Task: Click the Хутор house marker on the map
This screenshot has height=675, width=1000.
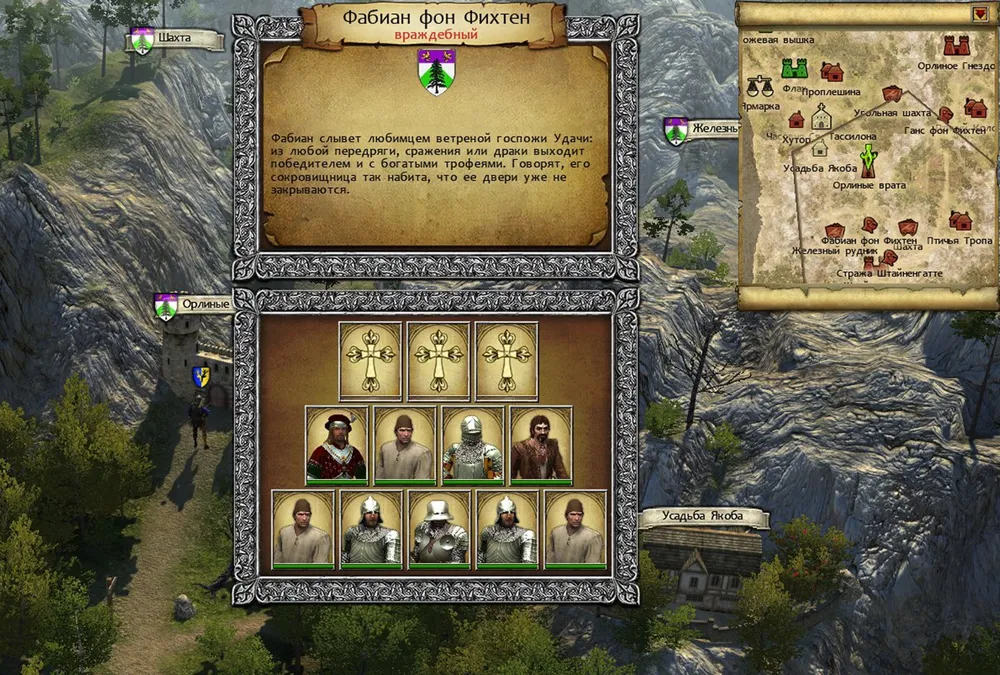Action: click(x=796, y=120)
